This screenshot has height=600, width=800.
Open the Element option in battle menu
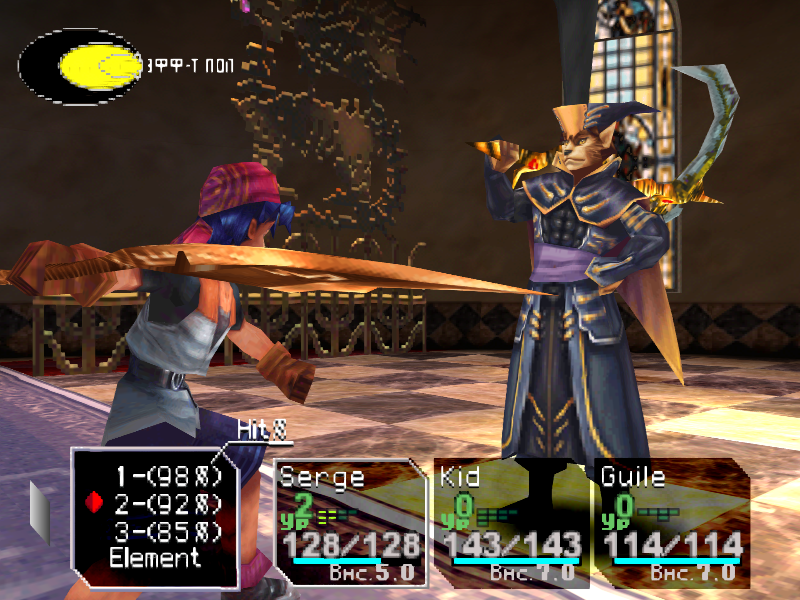coord(155,558)
